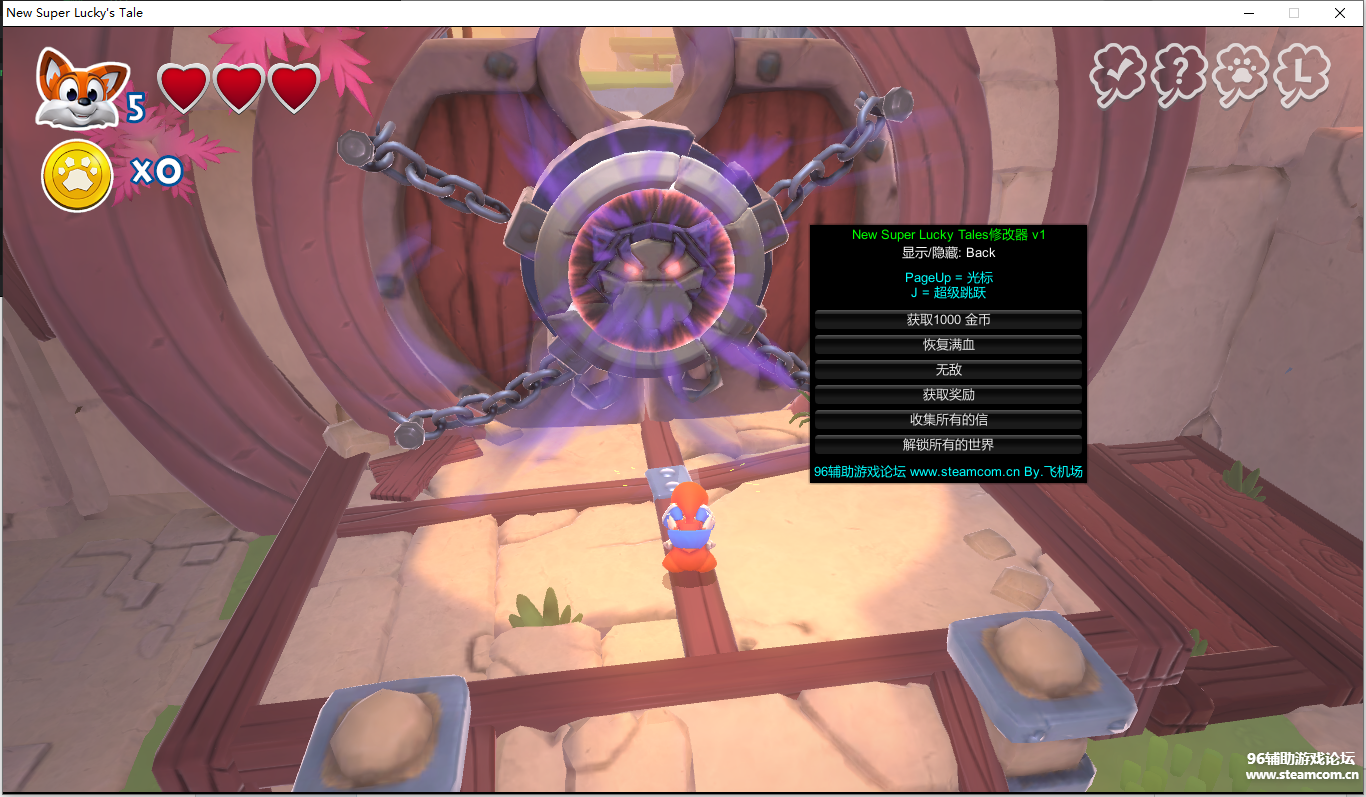Unlock all worlds with 解锁所有的世界
This screenshot has height=797, width=1366.
pyautogui.click(x=948, y=445)
